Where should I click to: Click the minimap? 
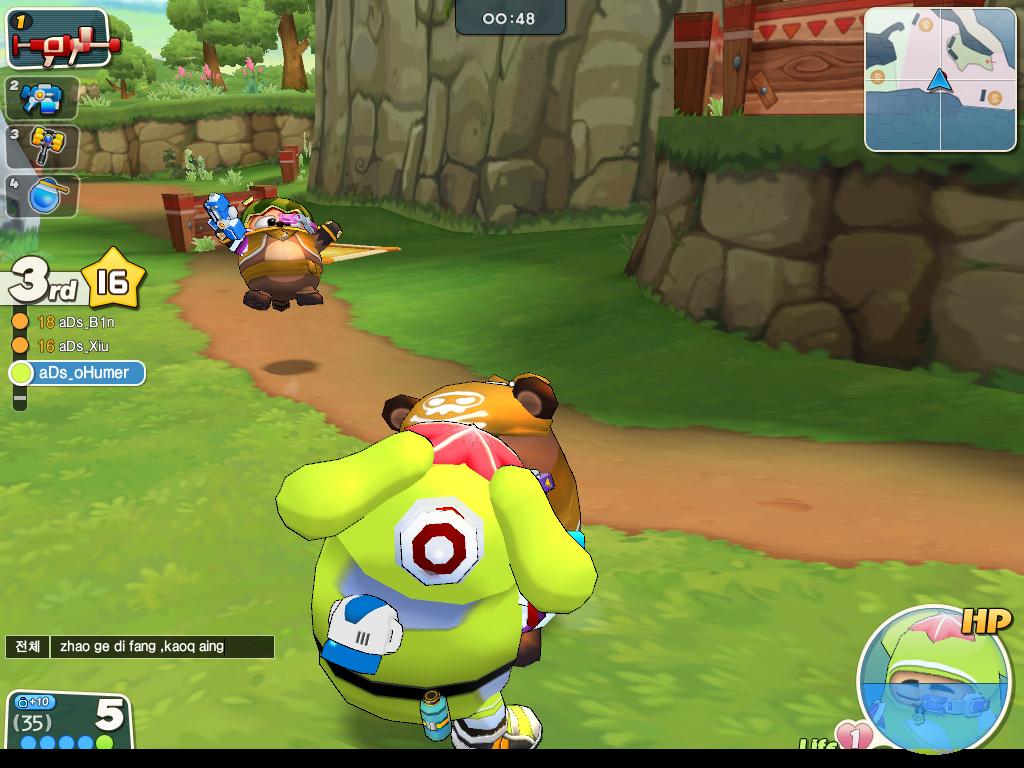[940, 79]
